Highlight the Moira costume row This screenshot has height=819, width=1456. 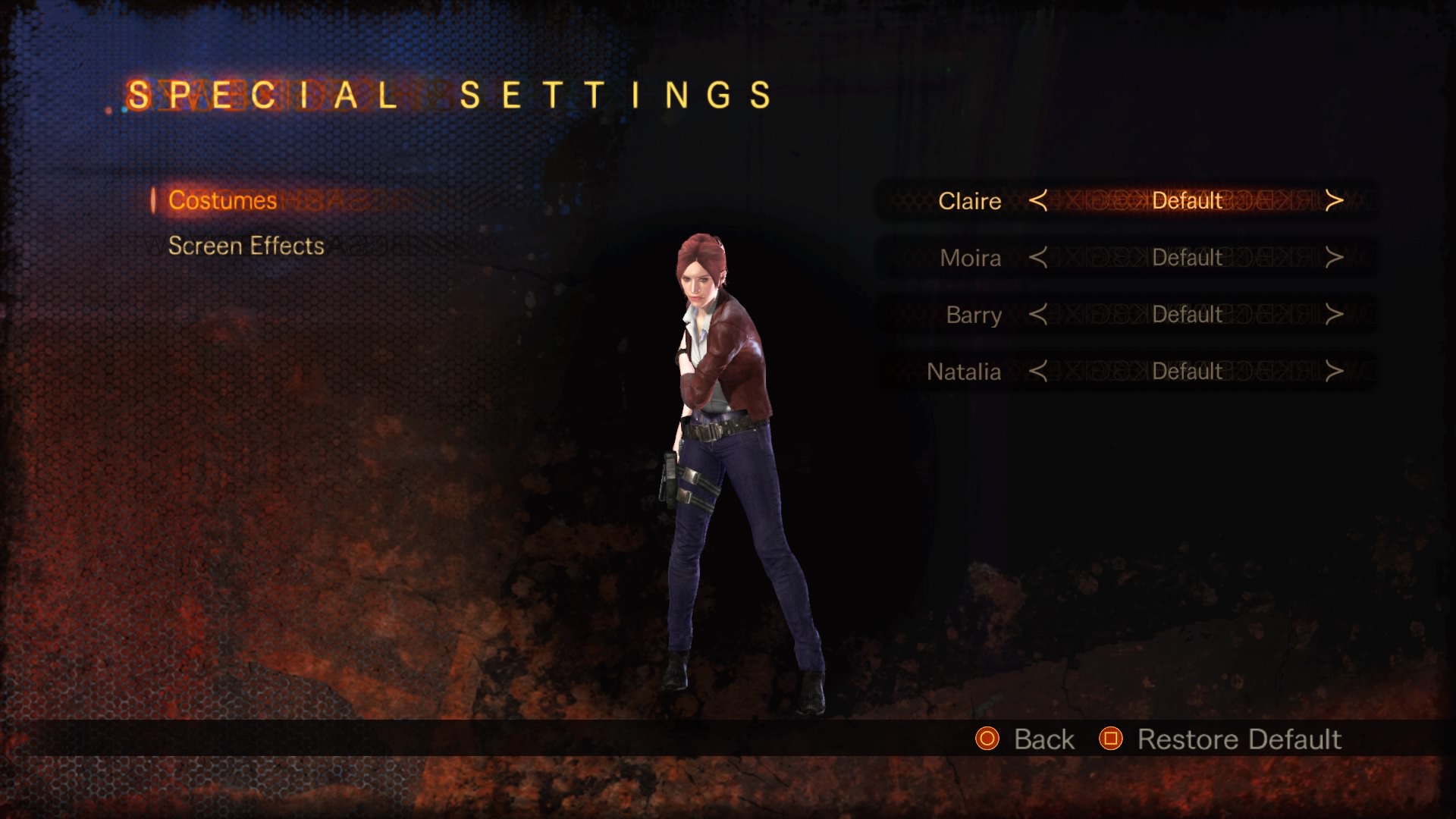point(971,258)
